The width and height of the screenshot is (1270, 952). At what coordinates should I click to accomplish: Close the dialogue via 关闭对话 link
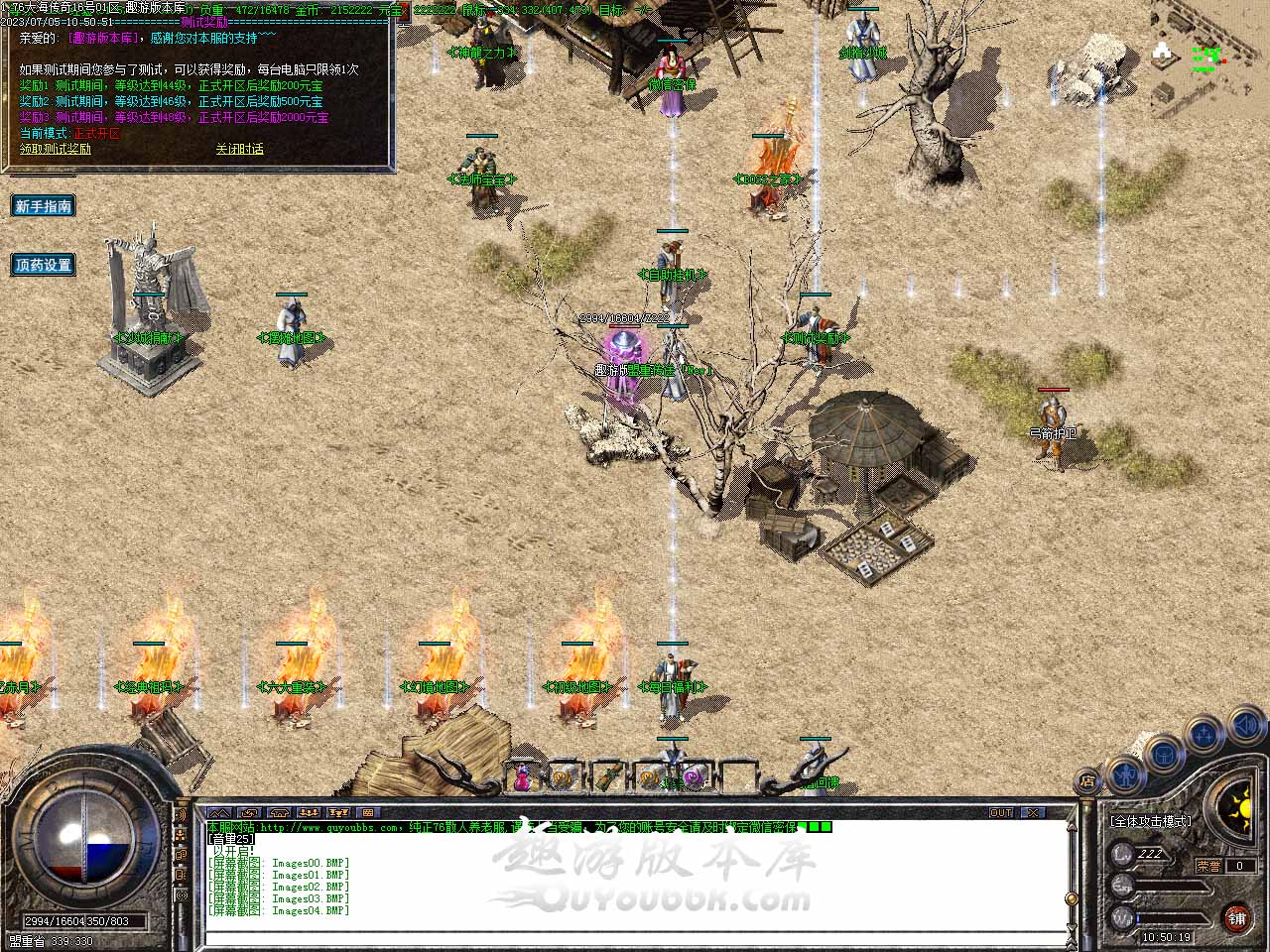pos(239,149)
